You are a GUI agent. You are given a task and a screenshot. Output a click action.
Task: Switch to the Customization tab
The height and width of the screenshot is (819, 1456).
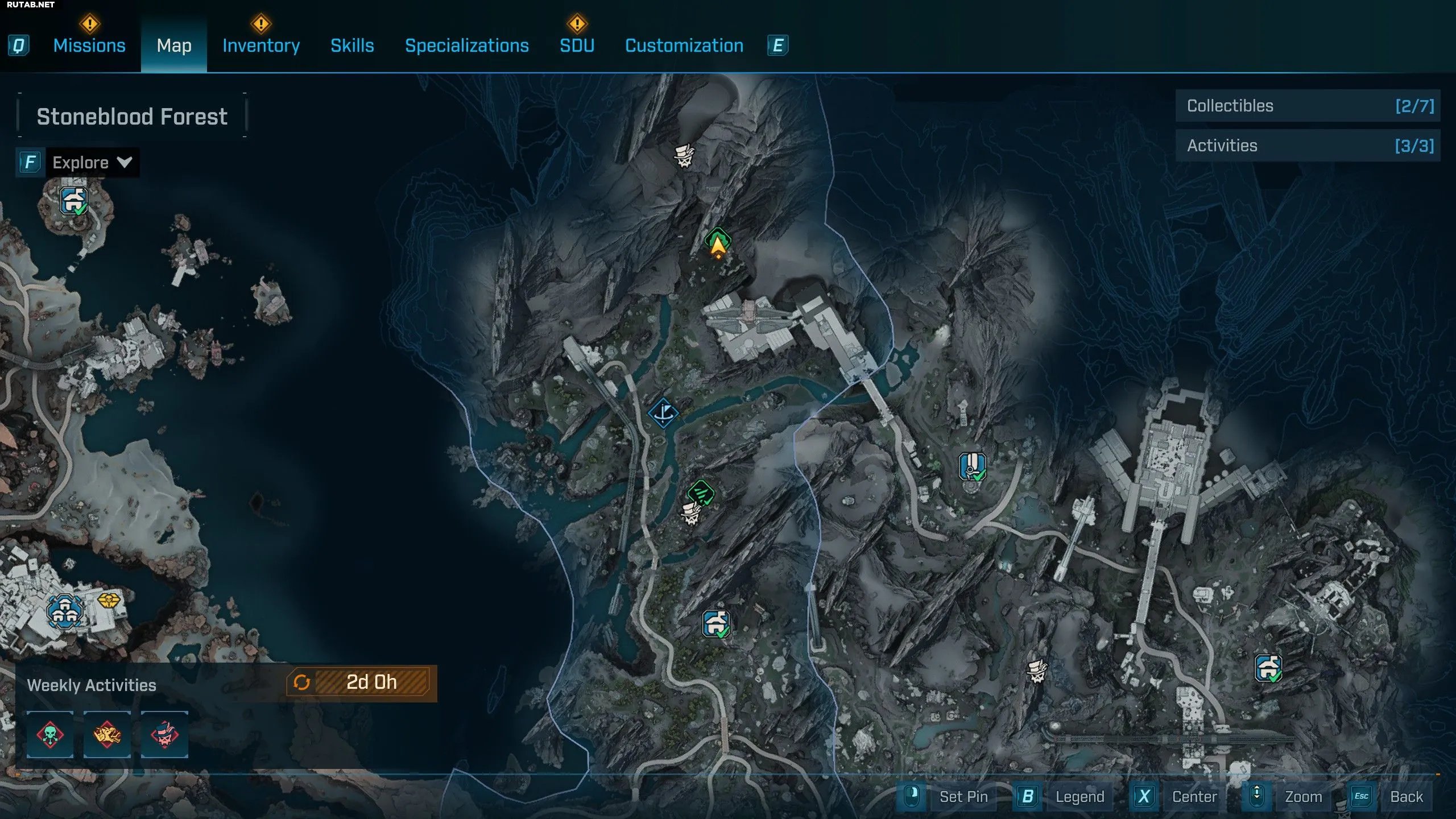tap(684, 45)
